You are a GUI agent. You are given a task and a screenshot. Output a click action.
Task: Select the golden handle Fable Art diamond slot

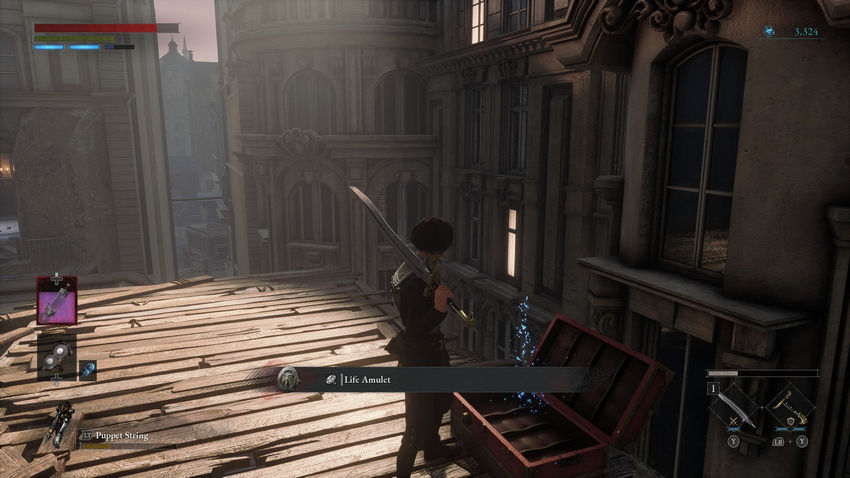click(x=789, y=406)
